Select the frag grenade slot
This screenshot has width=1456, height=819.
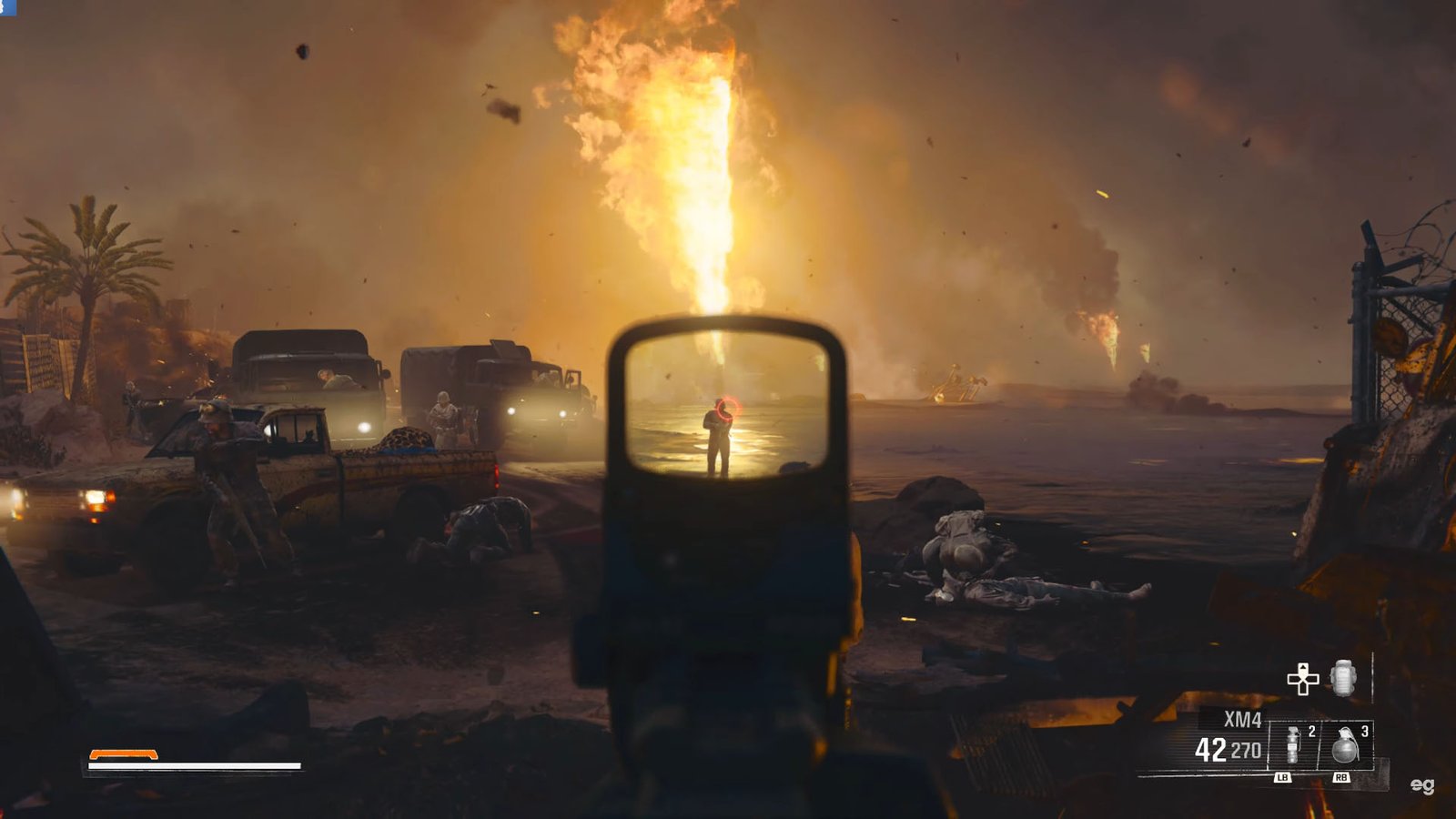(x=1345, y=746)
